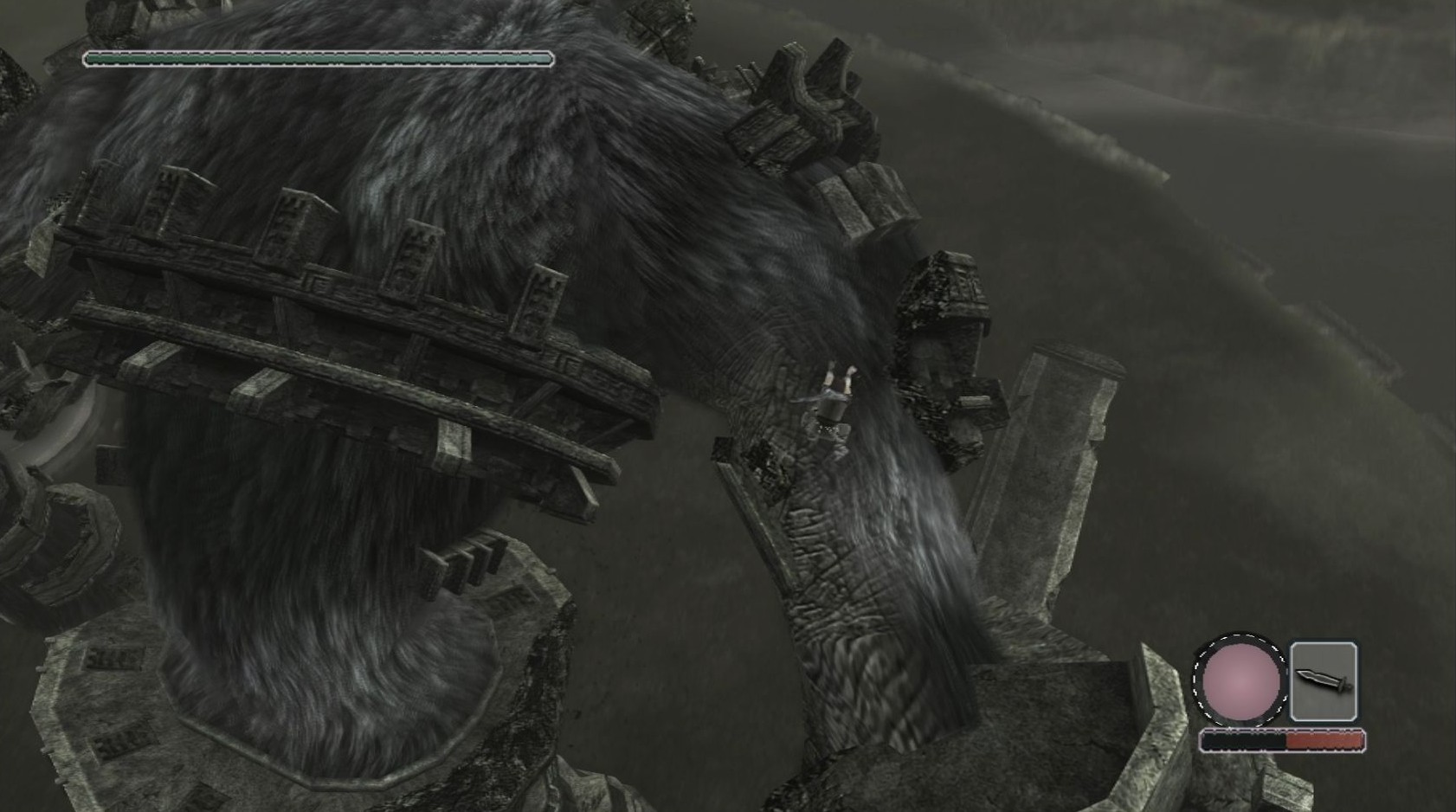Select the equipped sword weapon icon
Screen dimensions: 1456x812
[1323, 681]
